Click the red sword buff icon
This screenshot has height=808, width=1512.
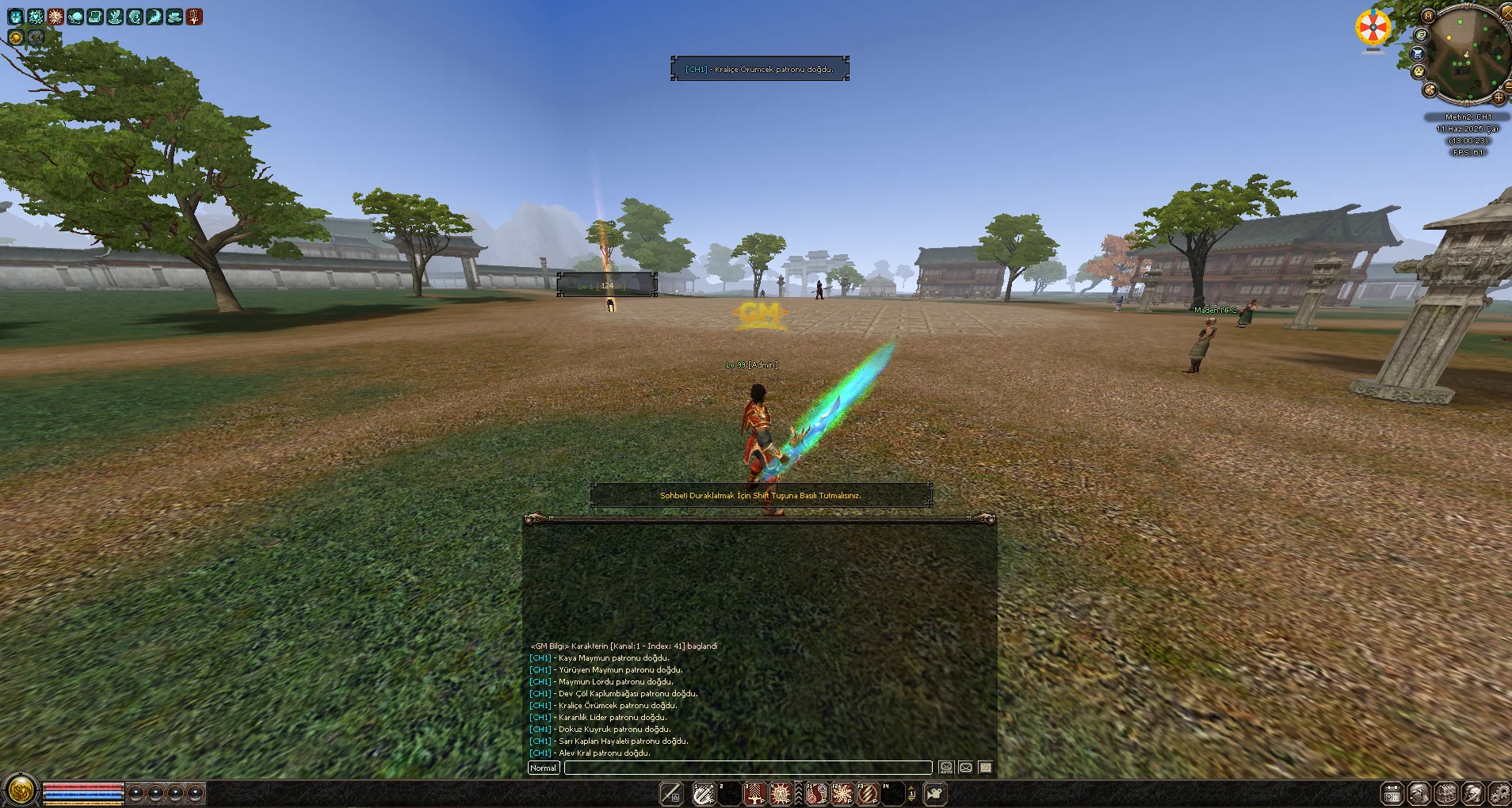pos(194,17)
